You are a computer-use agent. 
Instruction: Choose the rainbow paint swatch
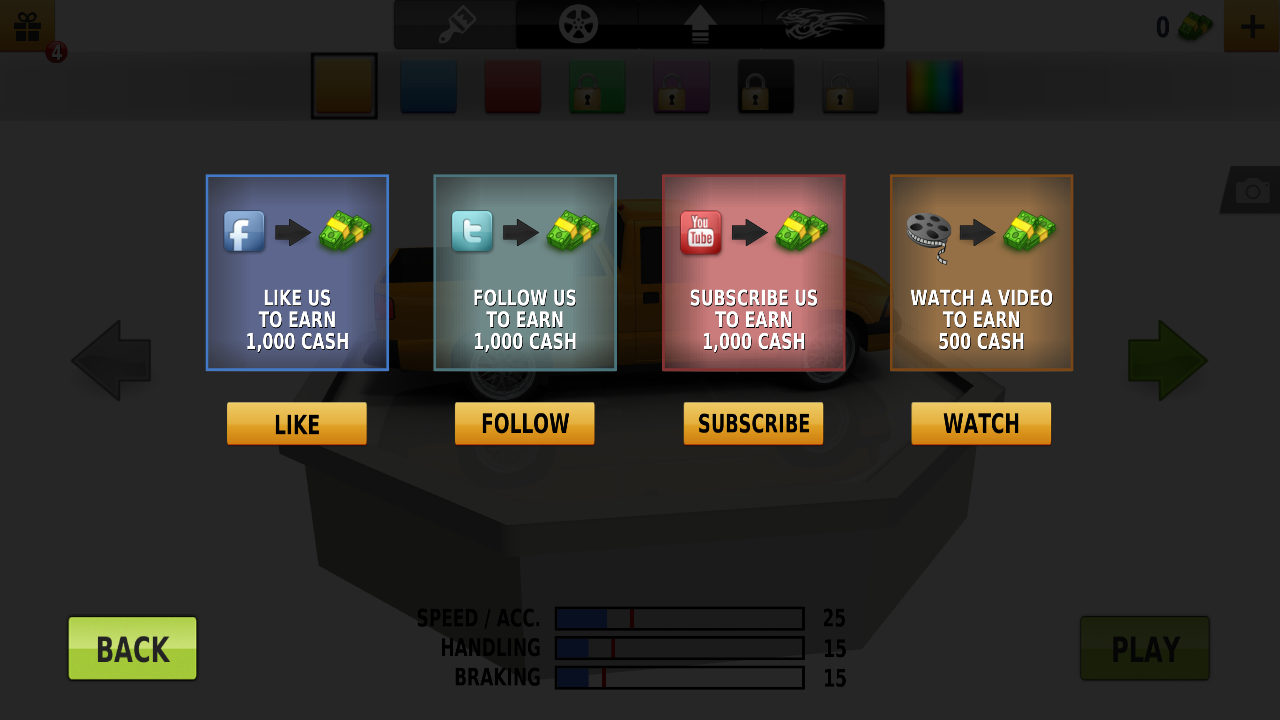pos(934,86)
